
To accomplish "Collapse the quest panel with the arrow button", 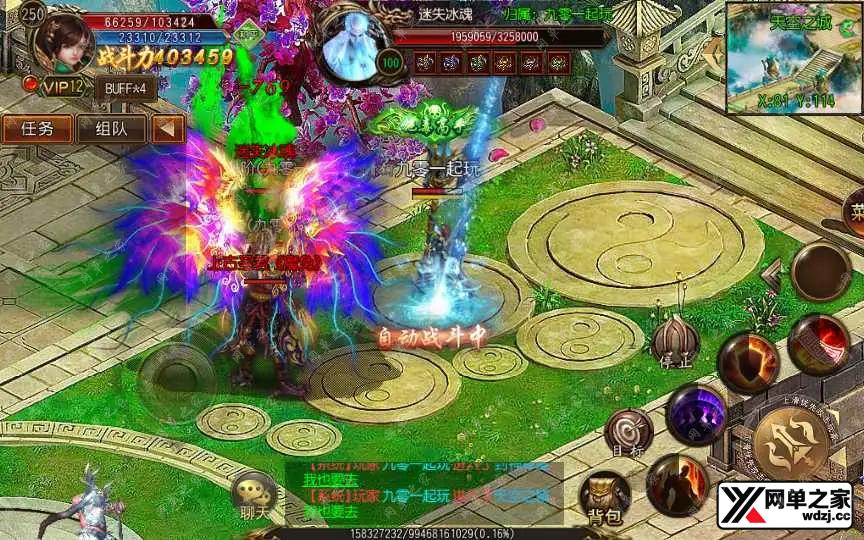I will (x=168, y=129).
